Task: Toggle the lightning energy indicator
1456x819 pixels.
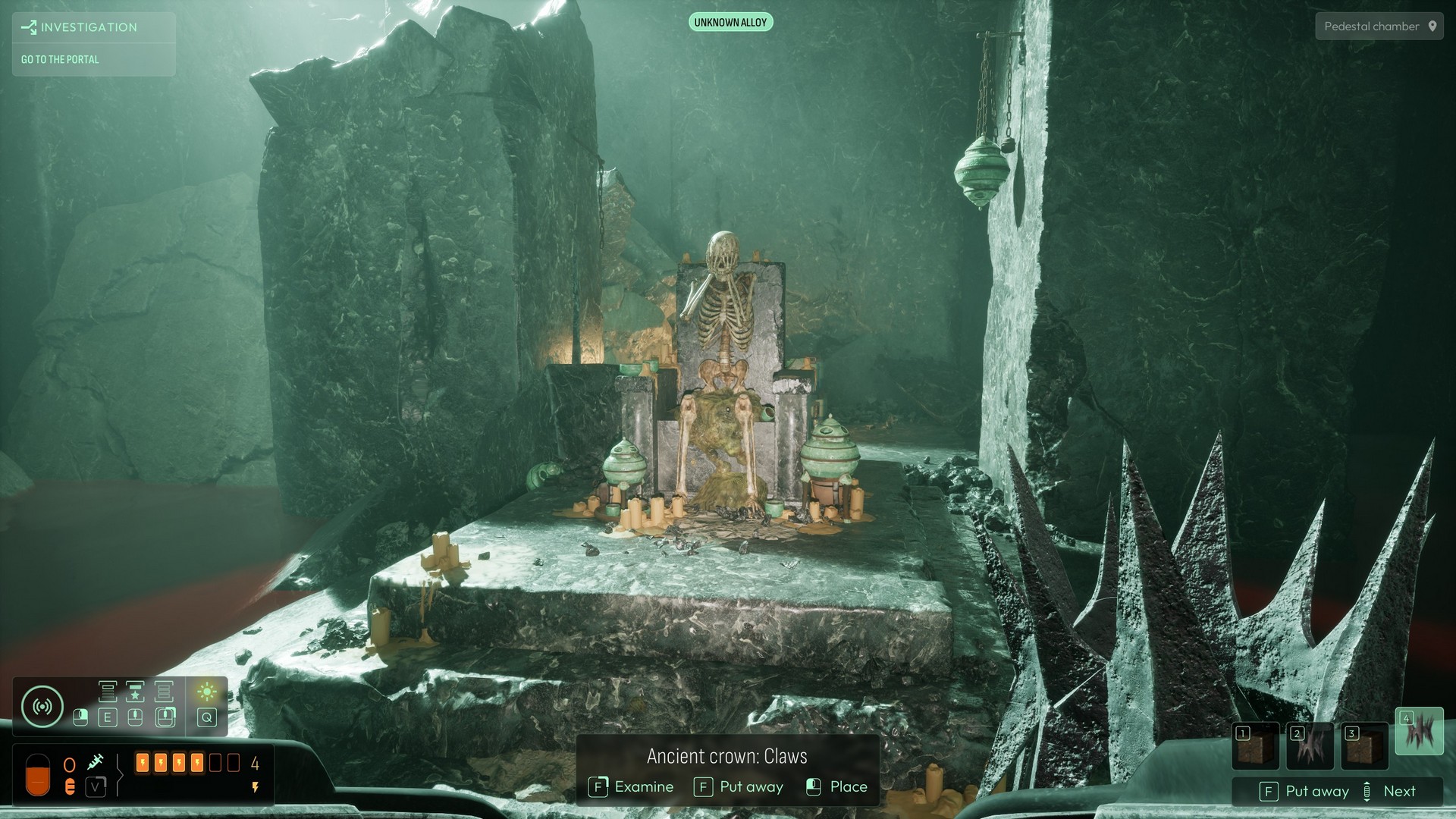Action: click(x=255, y=786)
